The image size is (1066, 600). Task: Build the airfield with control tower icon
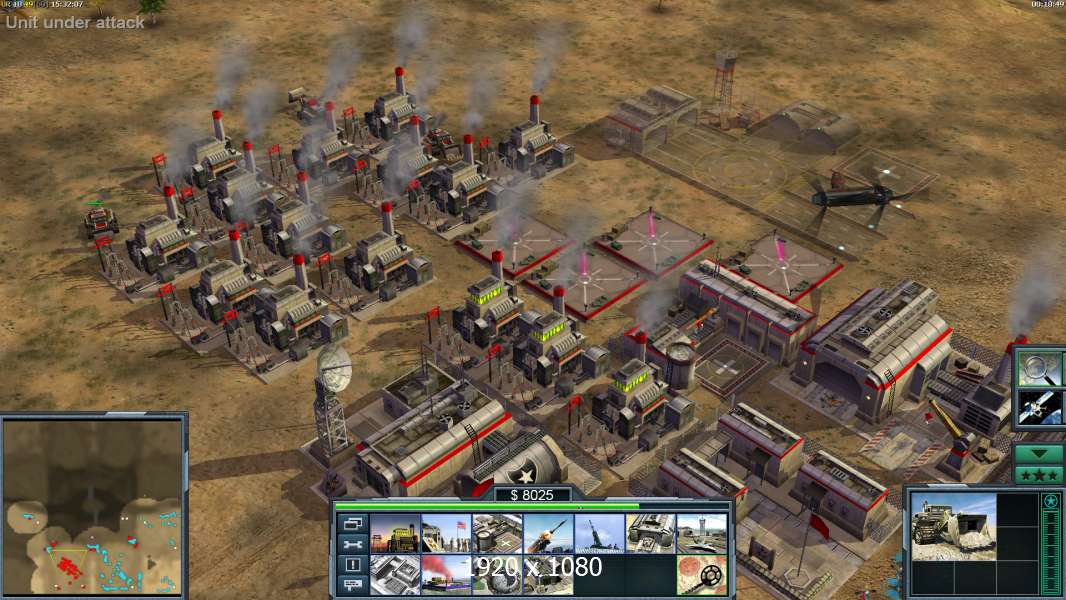(x=702, y=534)
